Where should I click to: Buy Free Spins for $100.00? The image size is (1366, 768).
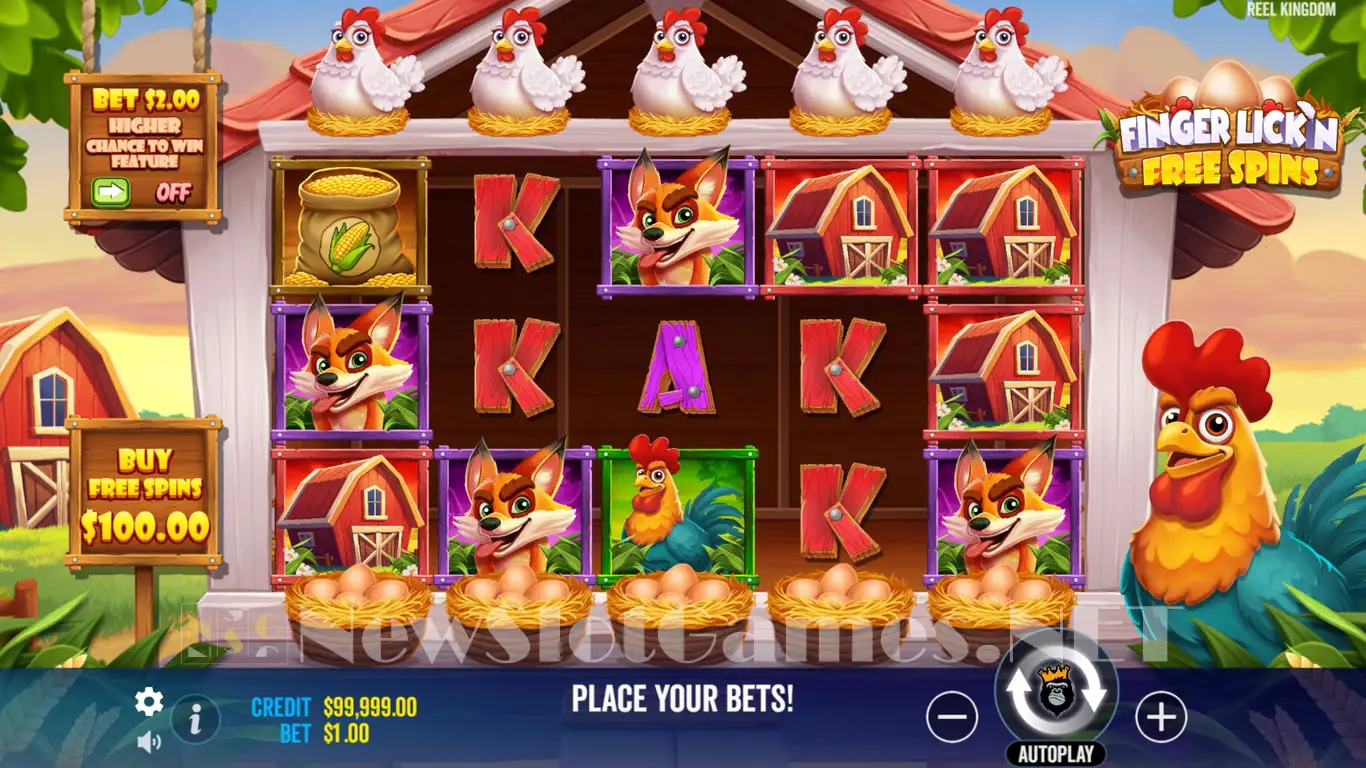(x=145, y=493)
